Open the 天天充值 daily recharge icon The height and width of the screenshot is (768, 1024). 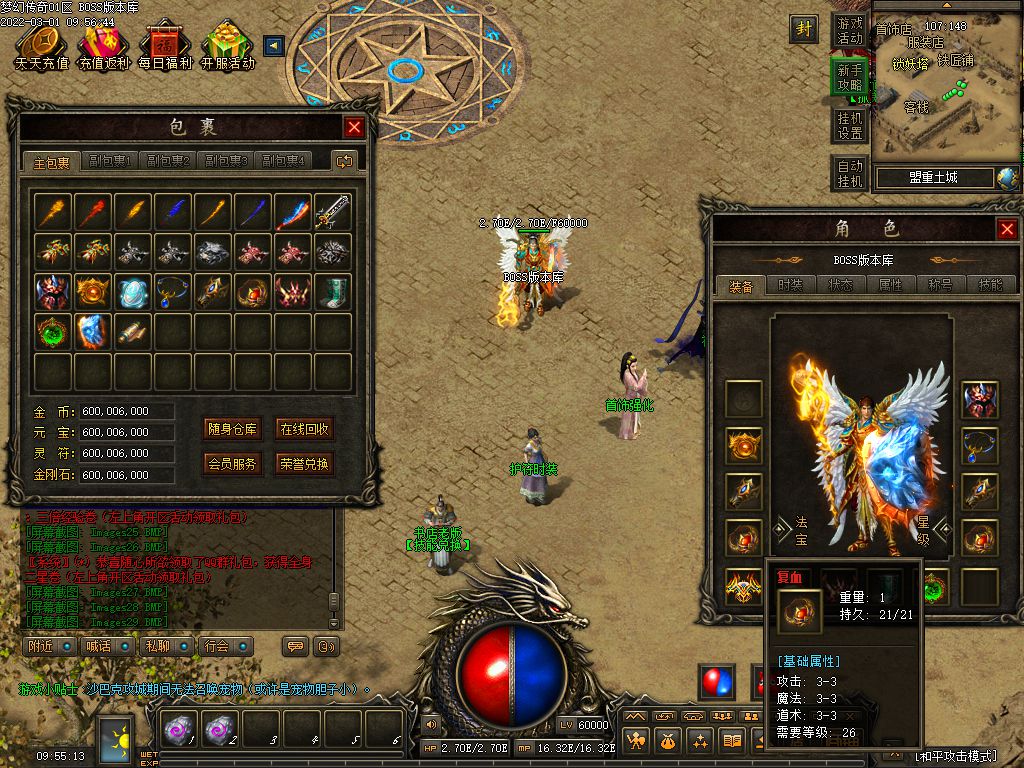(41, 46)
